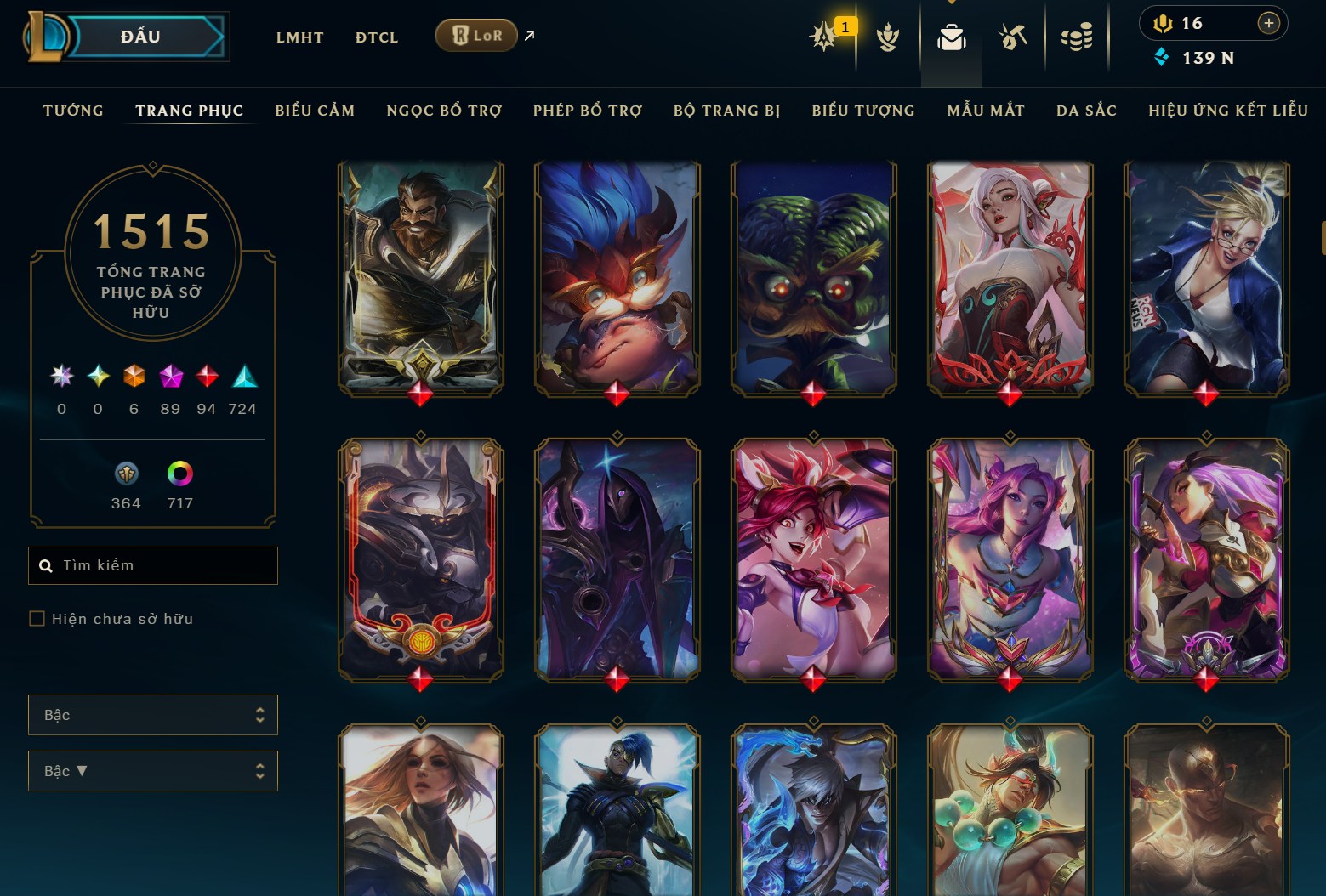Image resolution: width=1326 pixels, height=896 pixels.
Task: Switch to the TƯỚNG tab
Action: coord(73,111)
